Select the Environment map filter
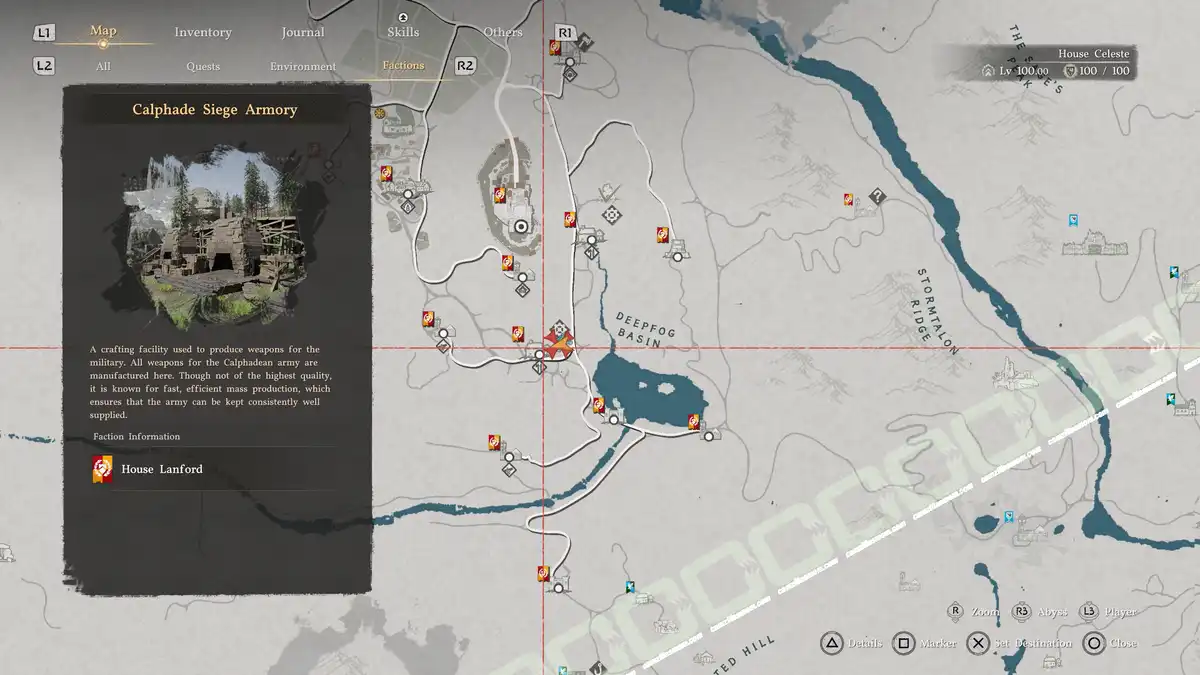Screen dimensions: 1200x675 (x=303, y=66)
